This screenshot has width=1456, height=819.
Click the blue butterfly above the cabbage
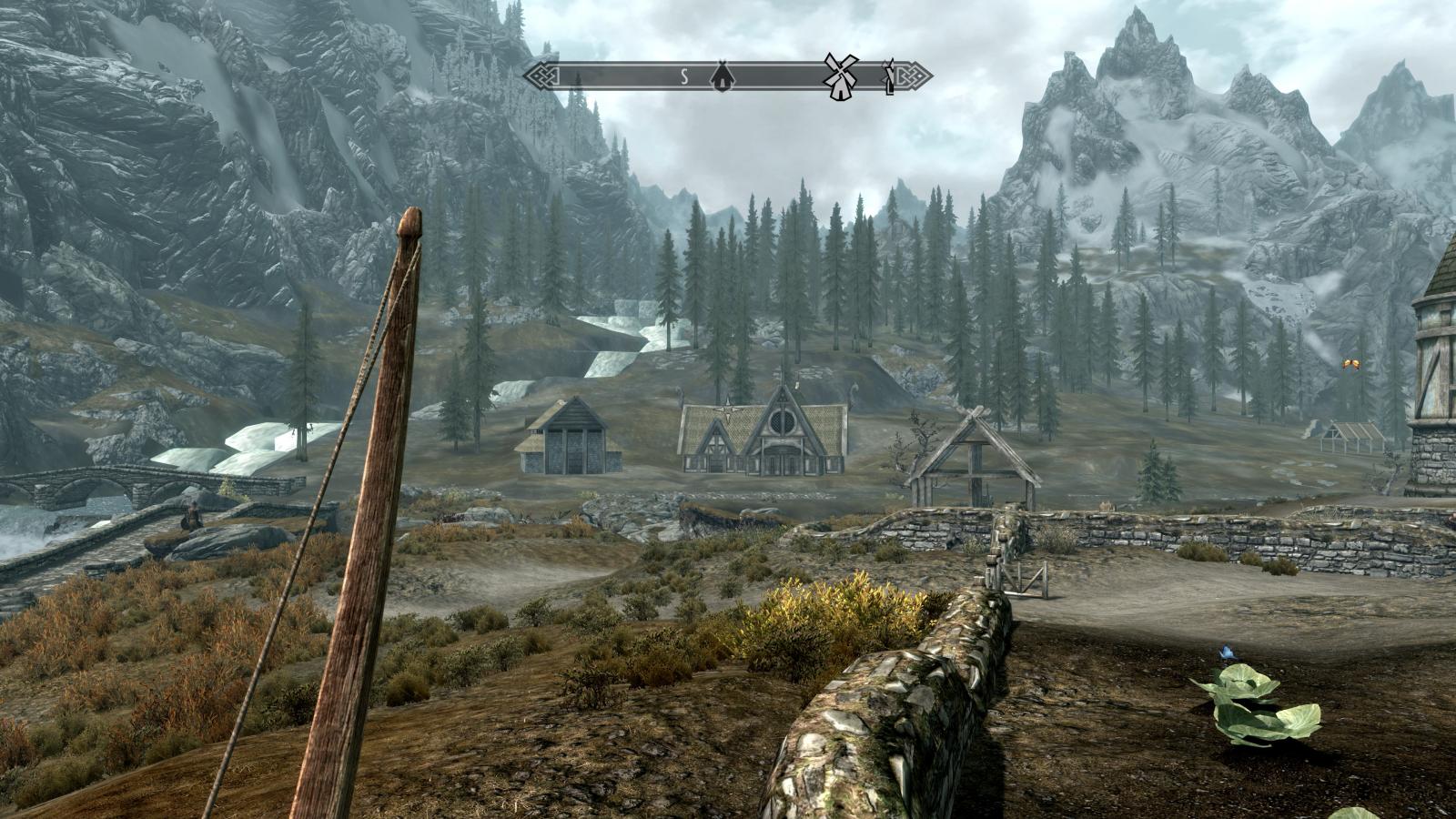(1228, 652)
